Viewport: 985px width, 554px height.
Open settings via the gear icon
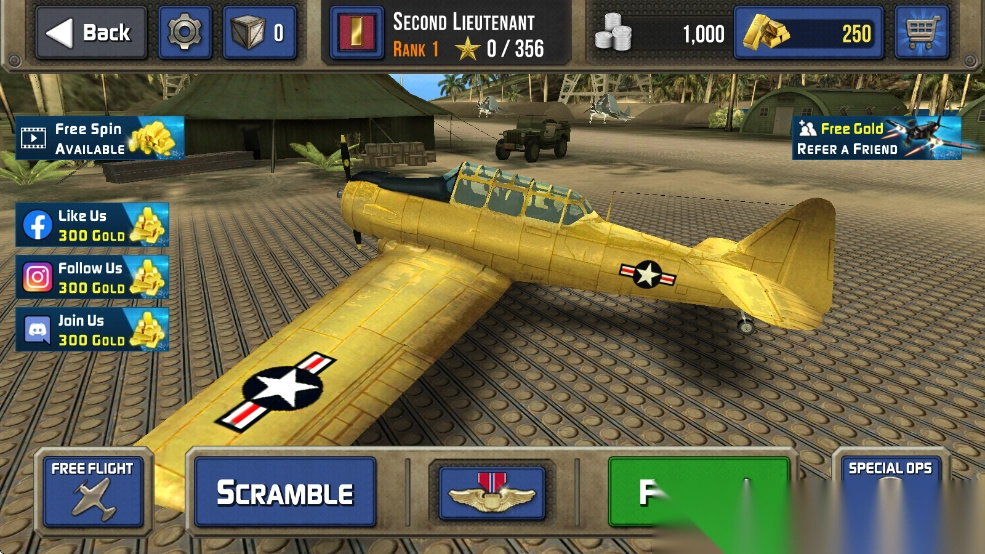coord(184,33)
